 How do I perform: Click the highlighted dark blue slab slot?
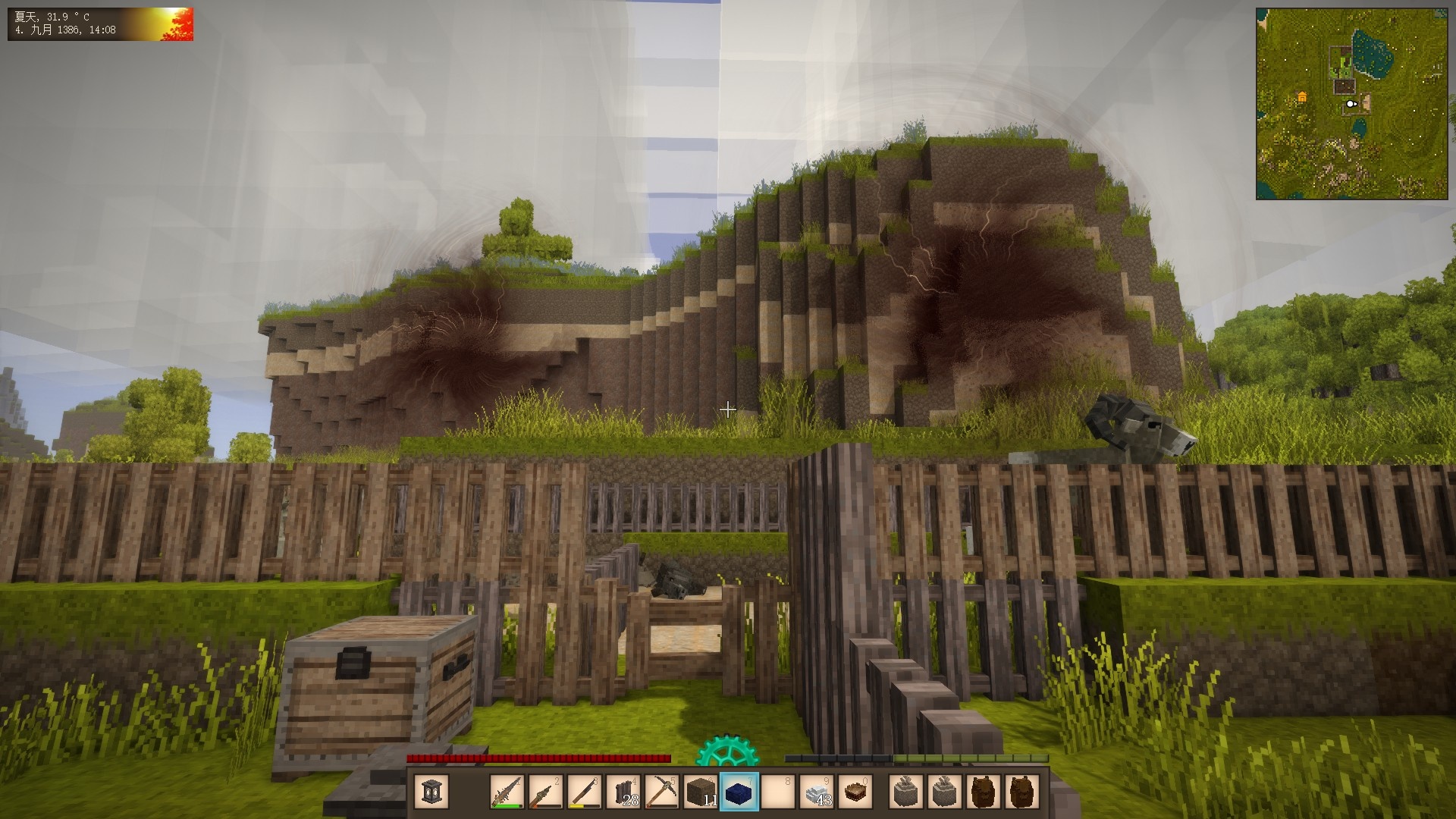point(739,792)
